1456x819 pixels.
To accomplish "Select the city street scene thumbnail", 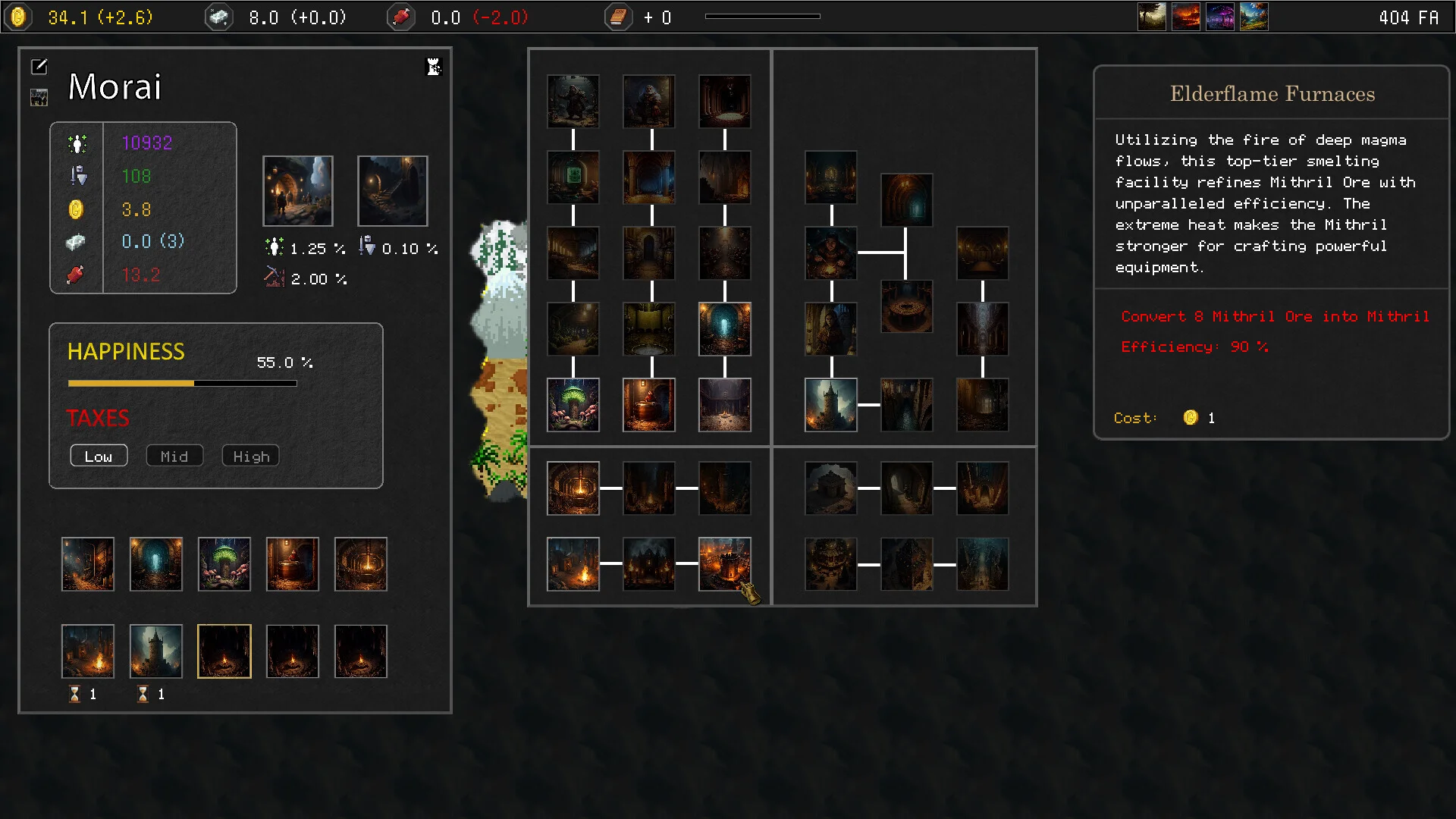I will tap(298, 191).
